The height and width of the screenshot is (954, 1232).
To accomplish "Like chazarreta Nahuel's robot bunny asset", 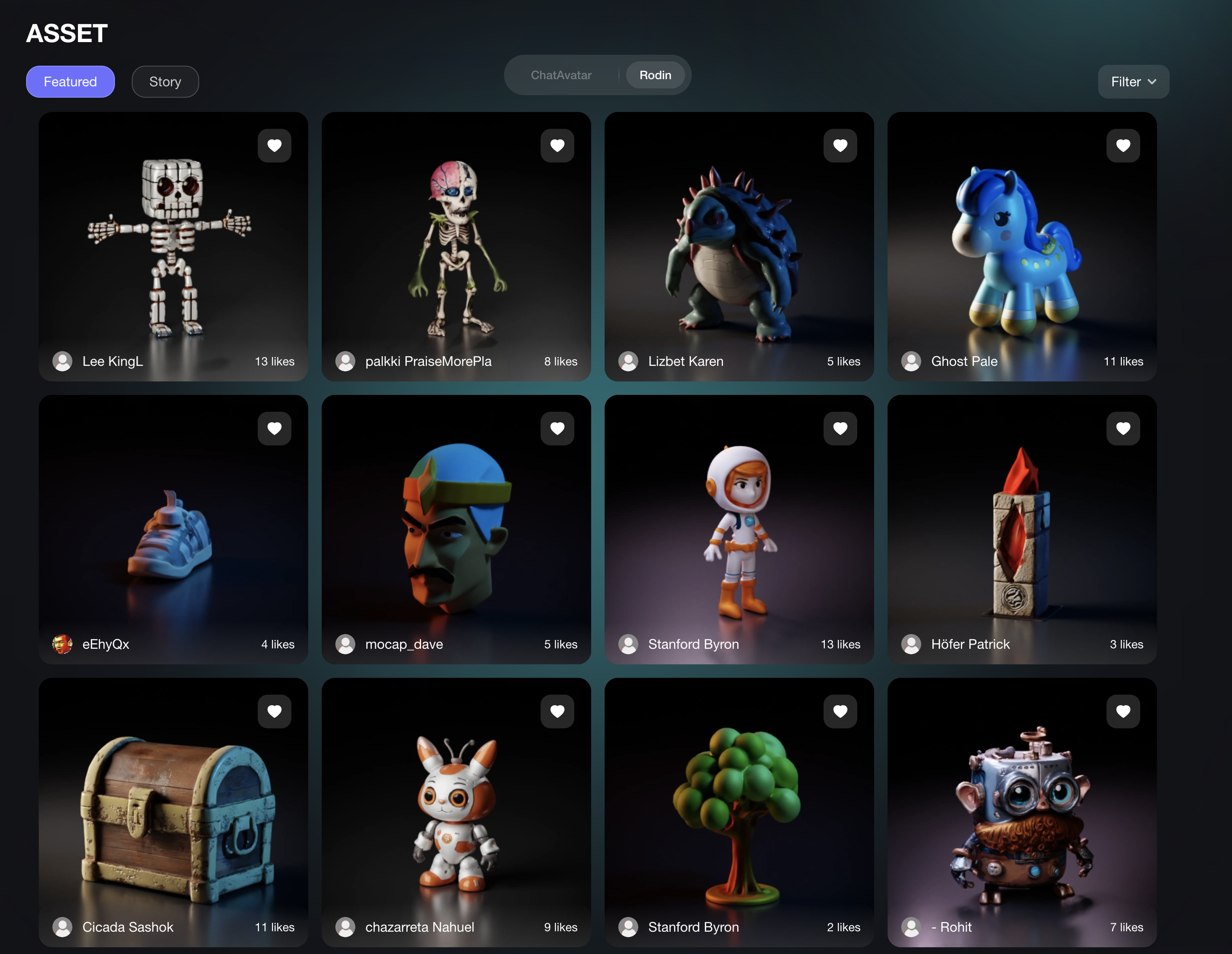I will [x=557, y=711].
